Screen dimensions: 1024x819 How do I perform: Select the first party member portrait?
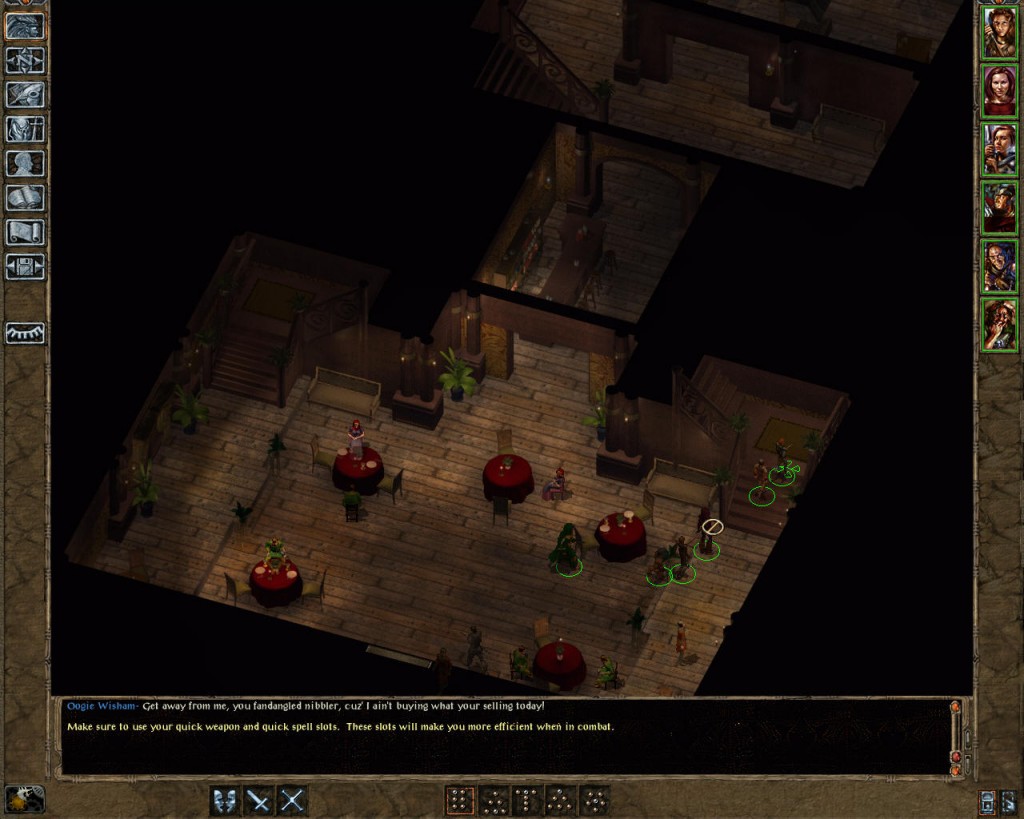tap(999, 33)
